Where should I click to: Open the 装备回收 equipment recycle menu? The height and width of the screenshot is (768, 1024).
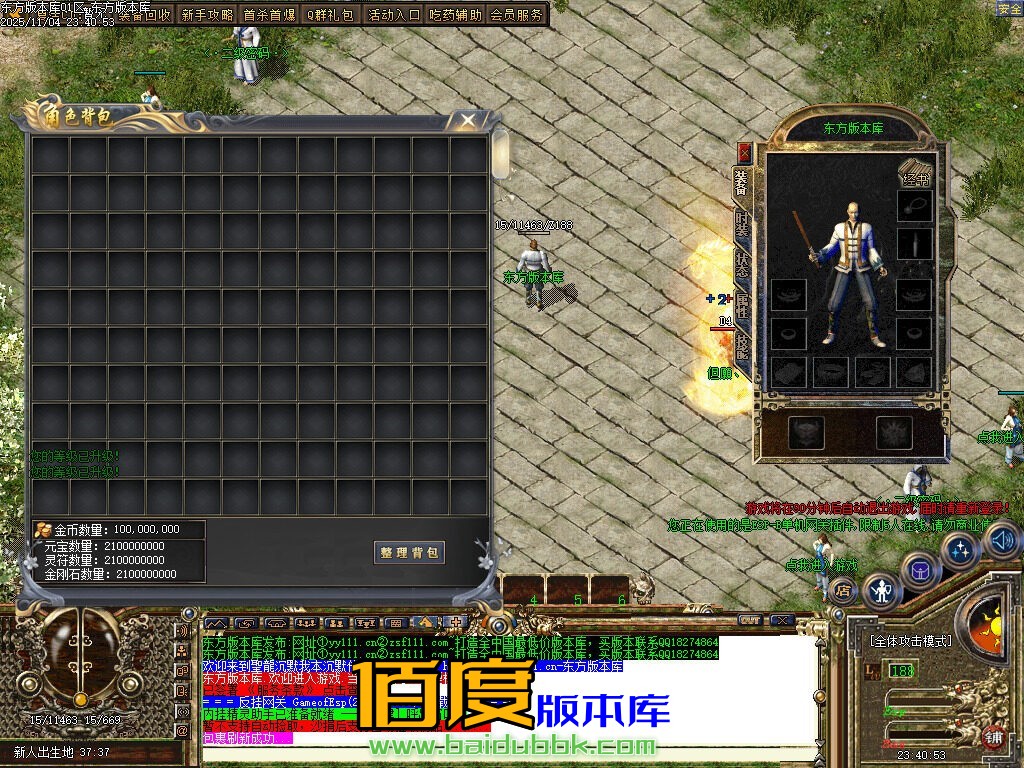coord(144,15)
